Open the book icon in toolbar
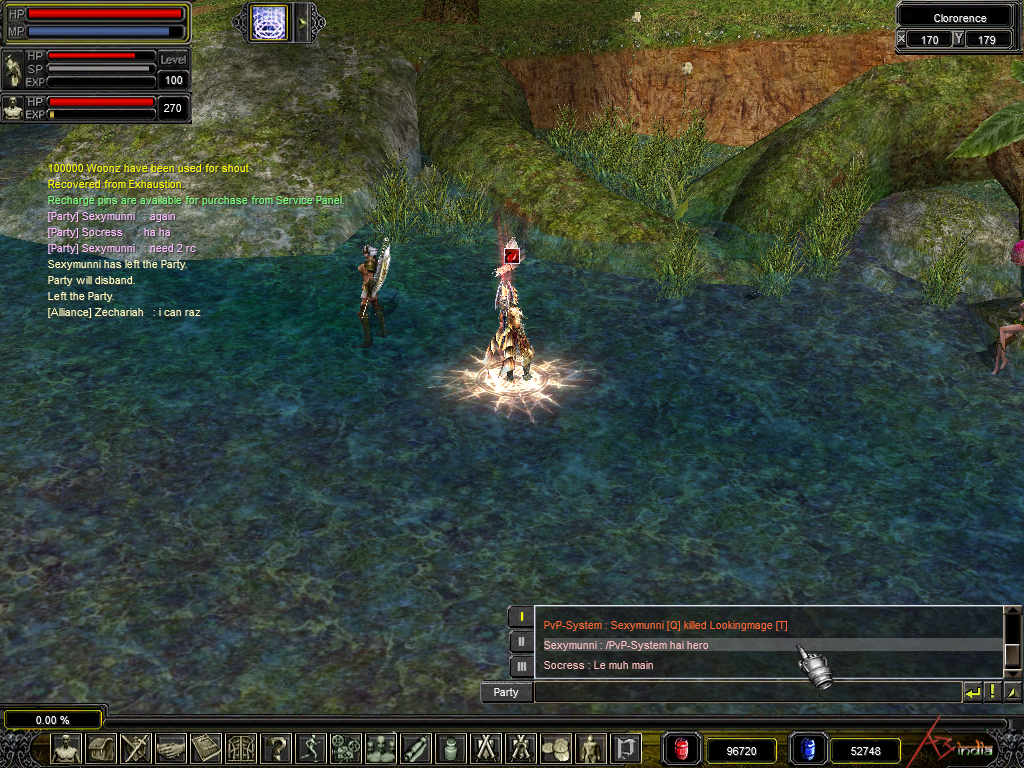Viewport: 1024px width, 768px height. [206, 747]
